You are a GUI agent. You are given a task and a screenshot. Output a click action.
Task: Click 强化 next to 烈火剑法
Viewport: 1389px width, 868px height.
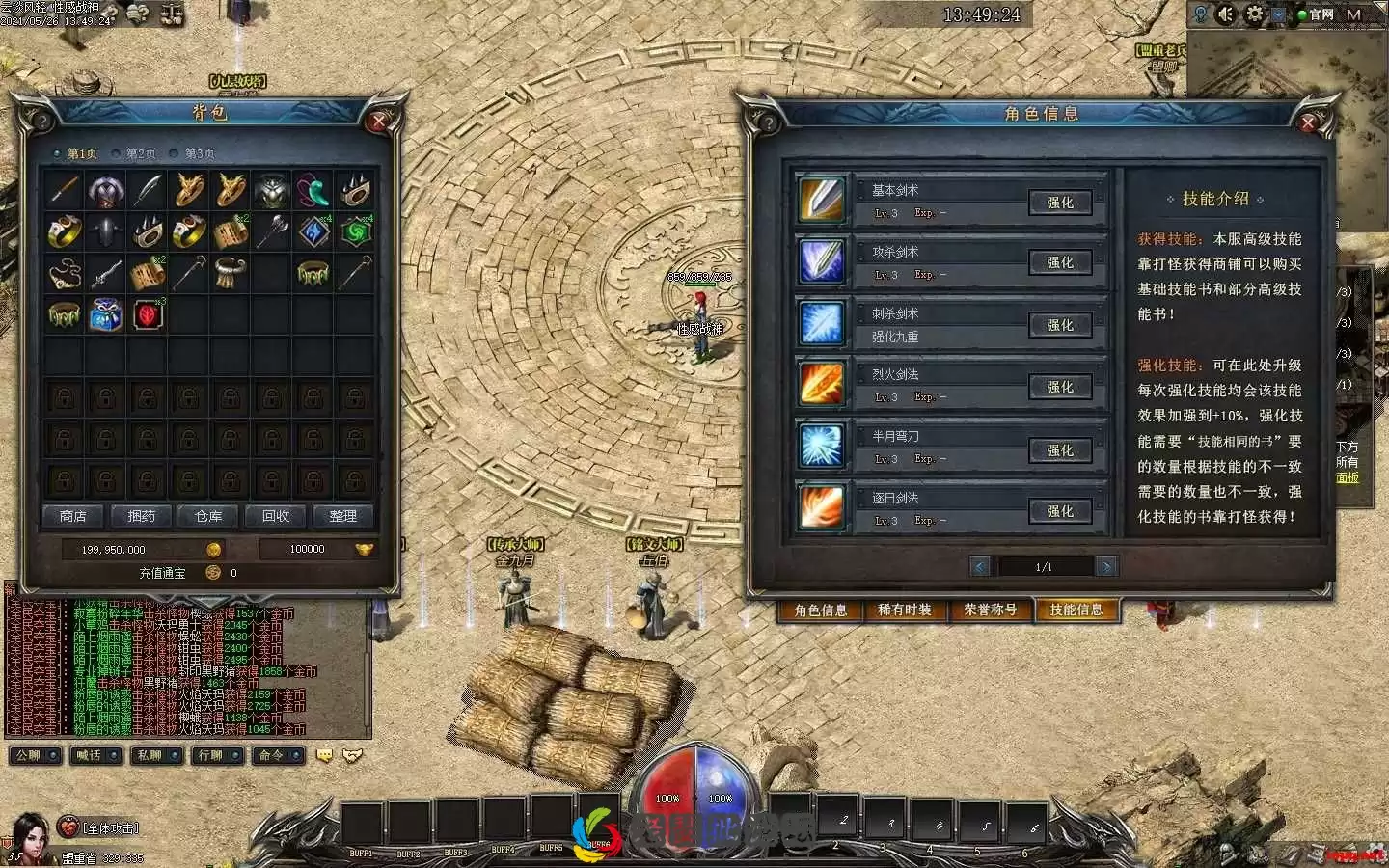point(1059,387)
